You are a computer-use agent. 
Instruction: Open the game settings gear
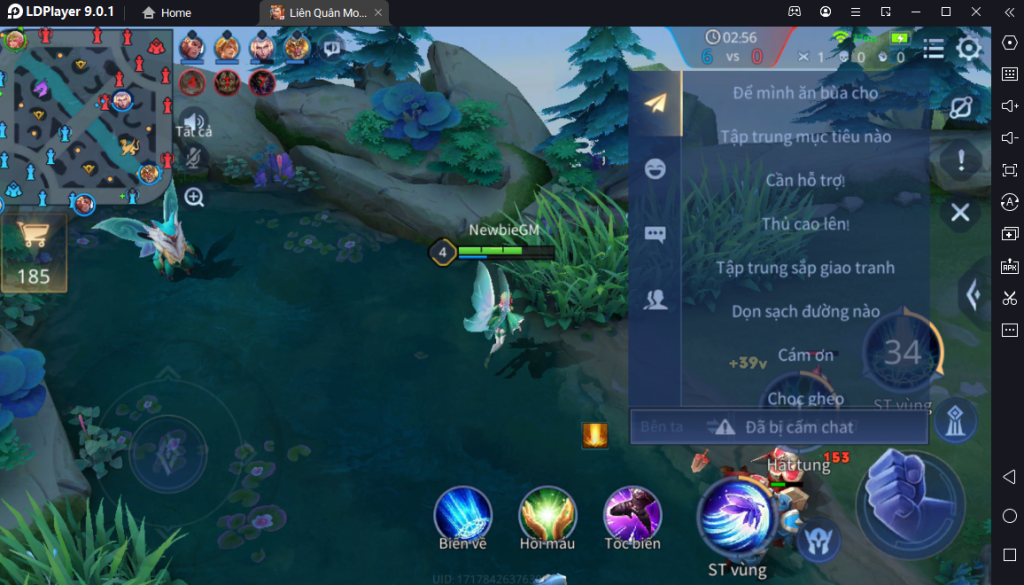point(968,49)
